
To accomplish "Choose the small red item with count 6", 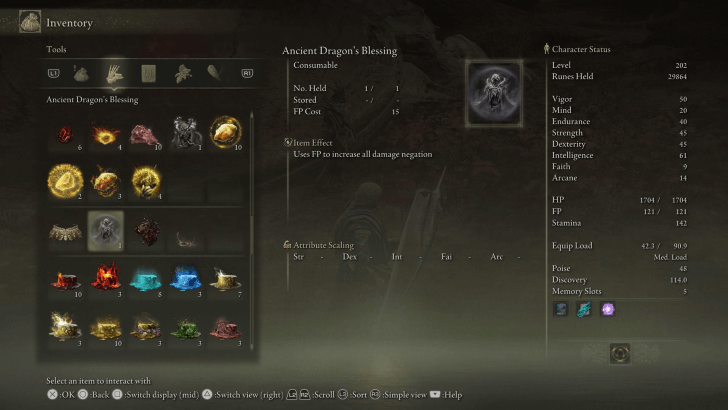I will (65, 132).
